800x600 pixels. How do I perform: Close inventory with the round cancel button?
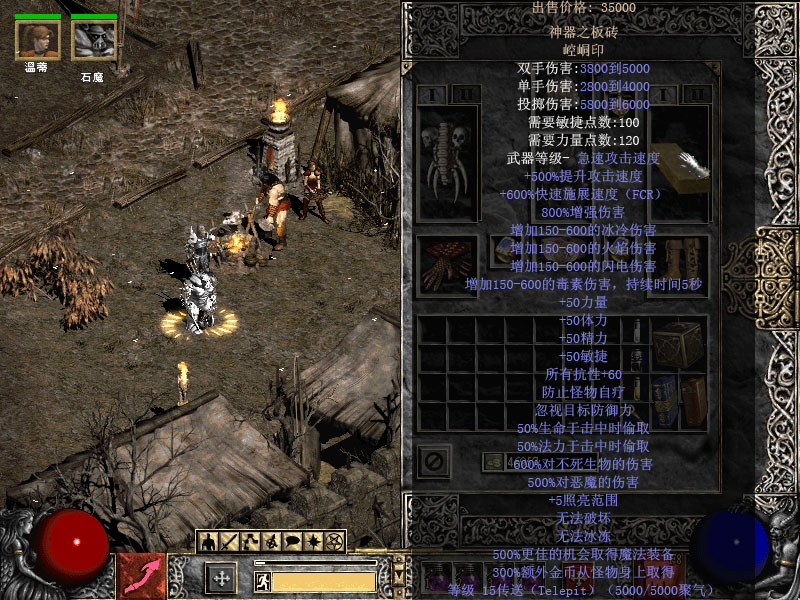click(434, 462)
